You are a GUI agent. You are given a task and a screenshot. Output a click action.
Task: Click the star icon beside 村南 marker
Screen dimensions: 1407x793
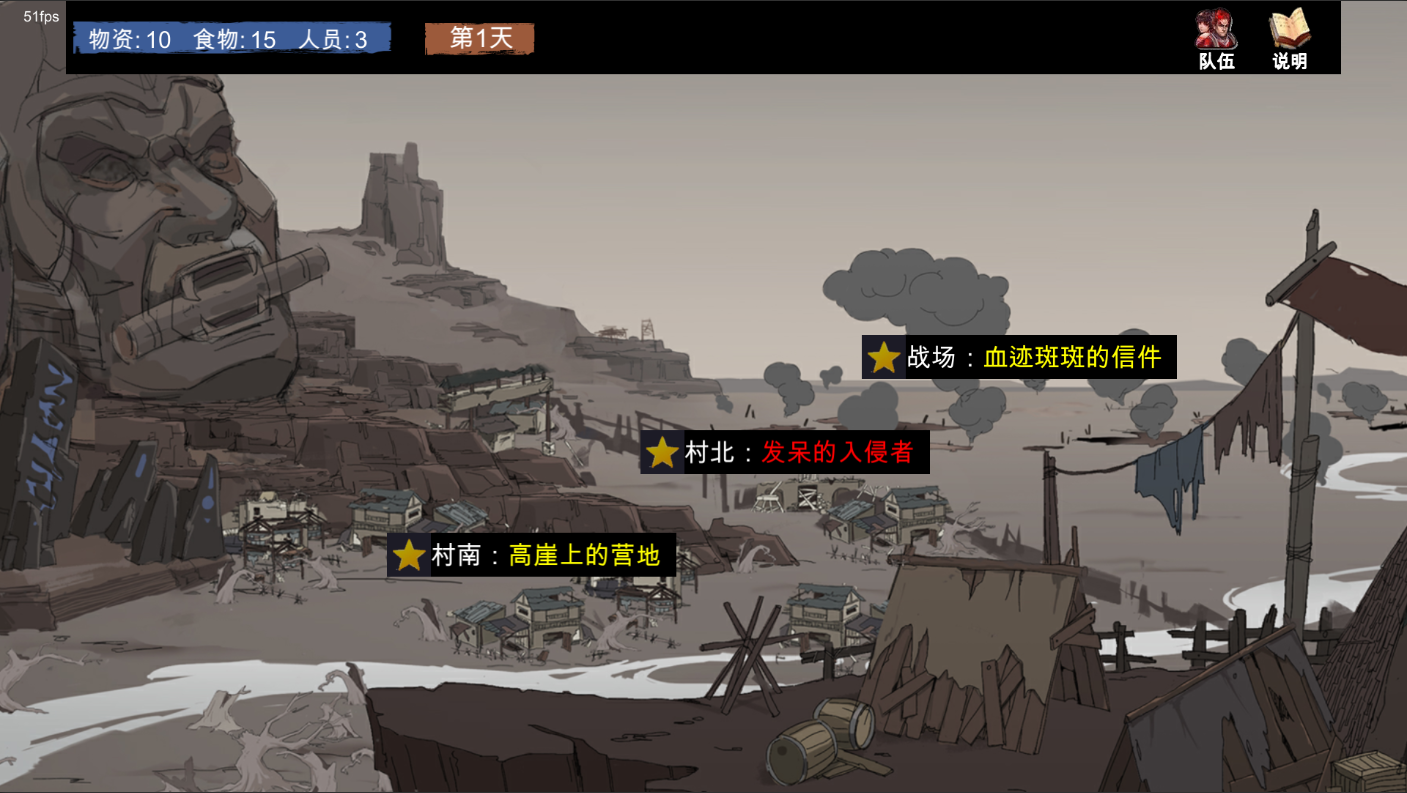(406, 557)
